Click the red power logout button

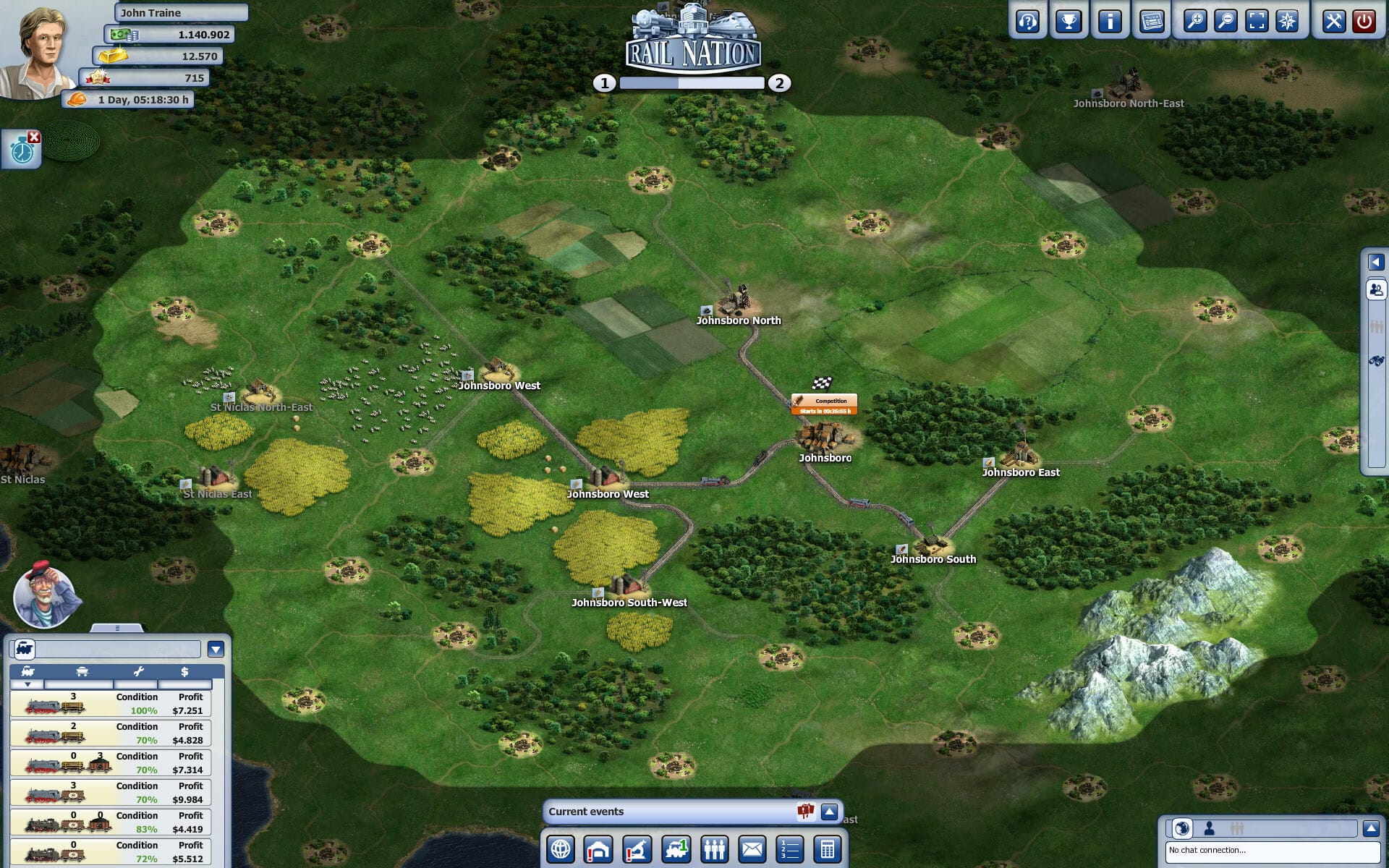click(x=1364, y=21)
